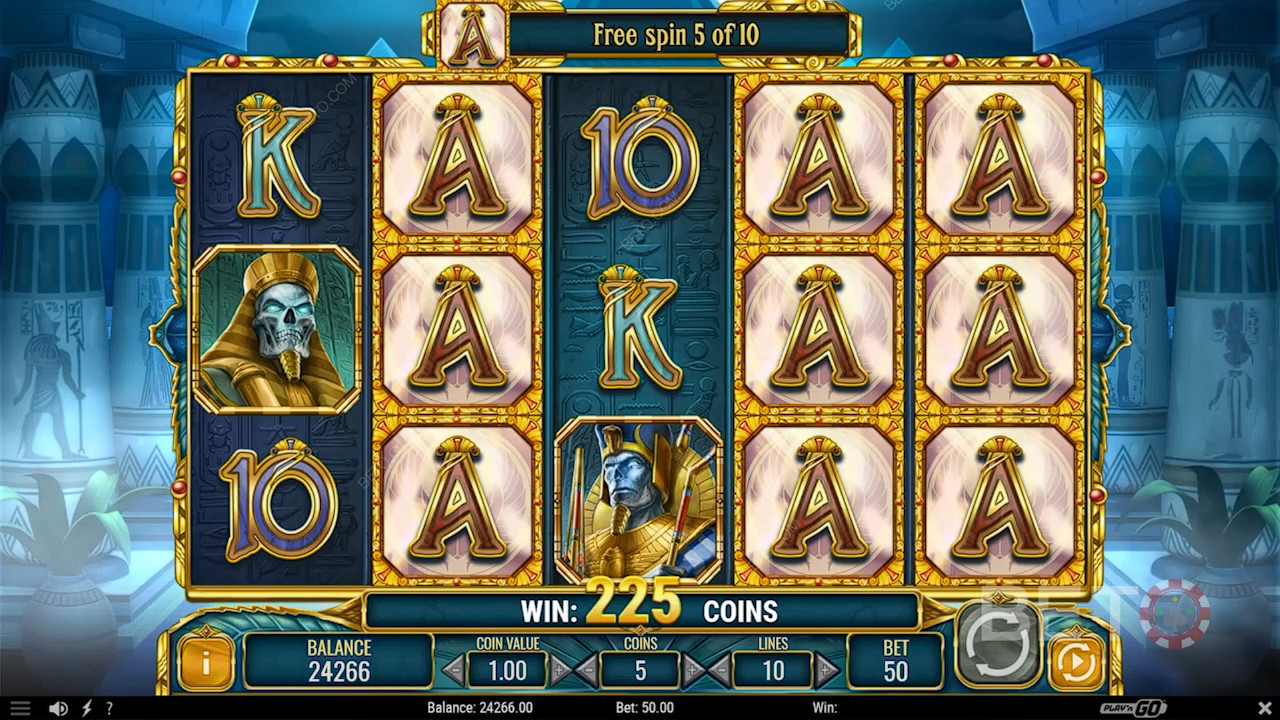Open the paytable info button
Image resolution: width=1280 pixels, height=720 pixels.
pos(205,663)
